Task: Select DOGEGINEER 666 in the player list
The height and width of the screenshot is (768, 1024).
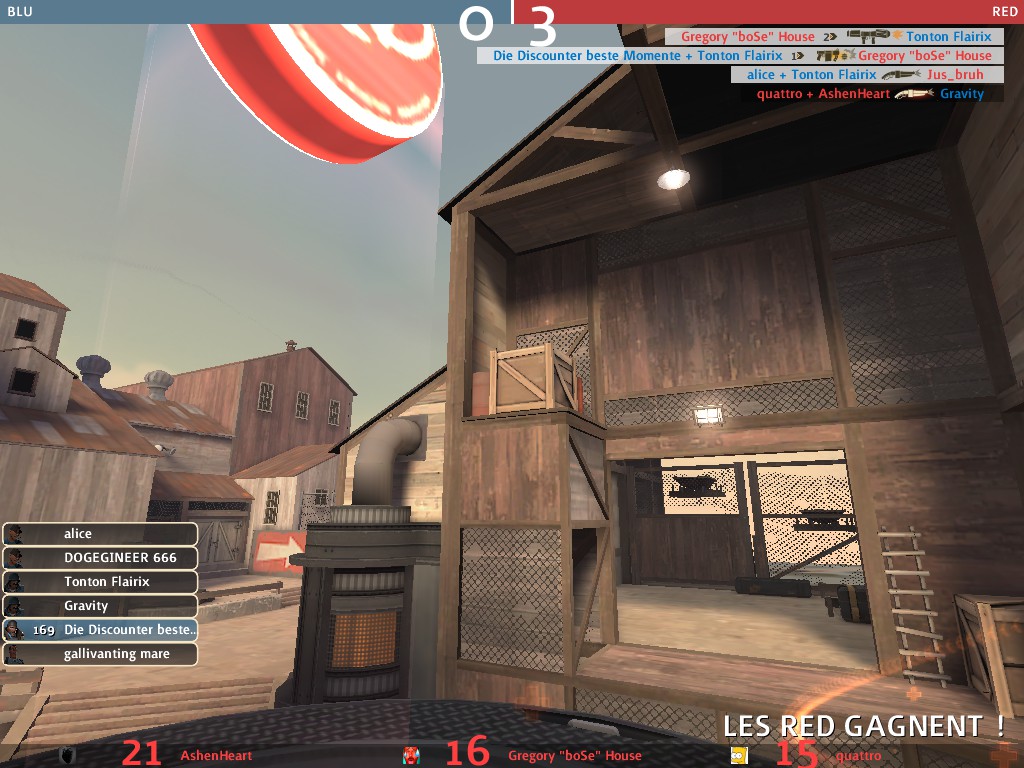Action: pos(100,558)
